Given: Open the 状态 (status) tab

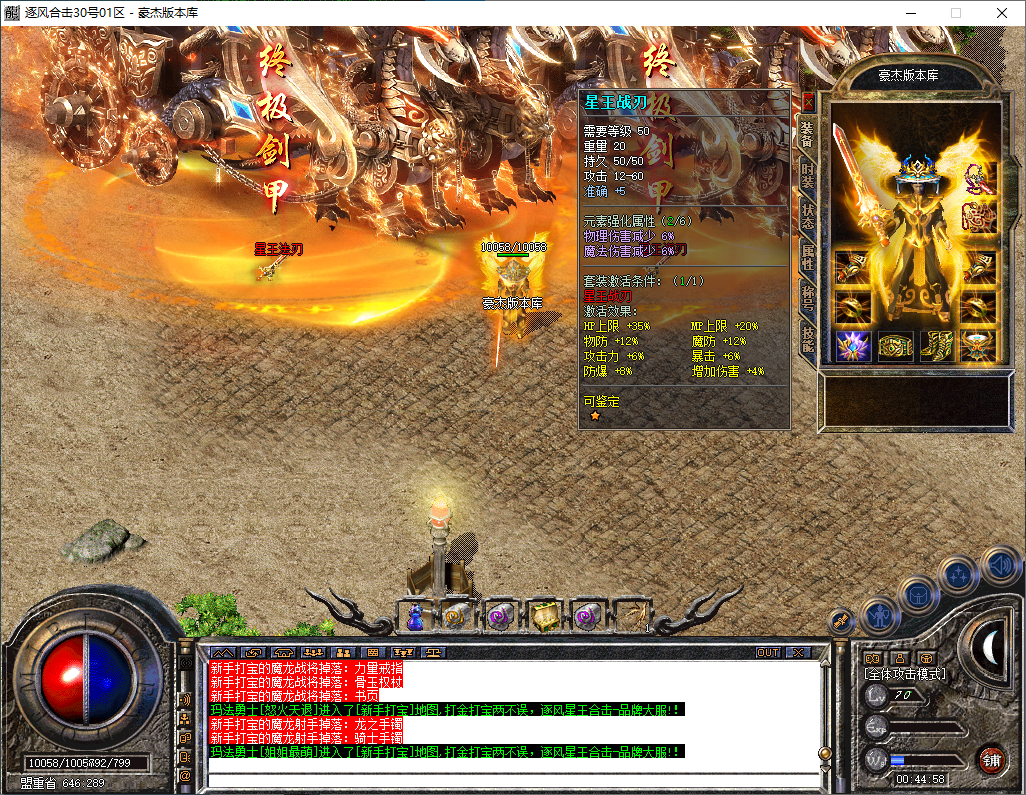Looking at the screenshot, I should [x=808, y=219].
